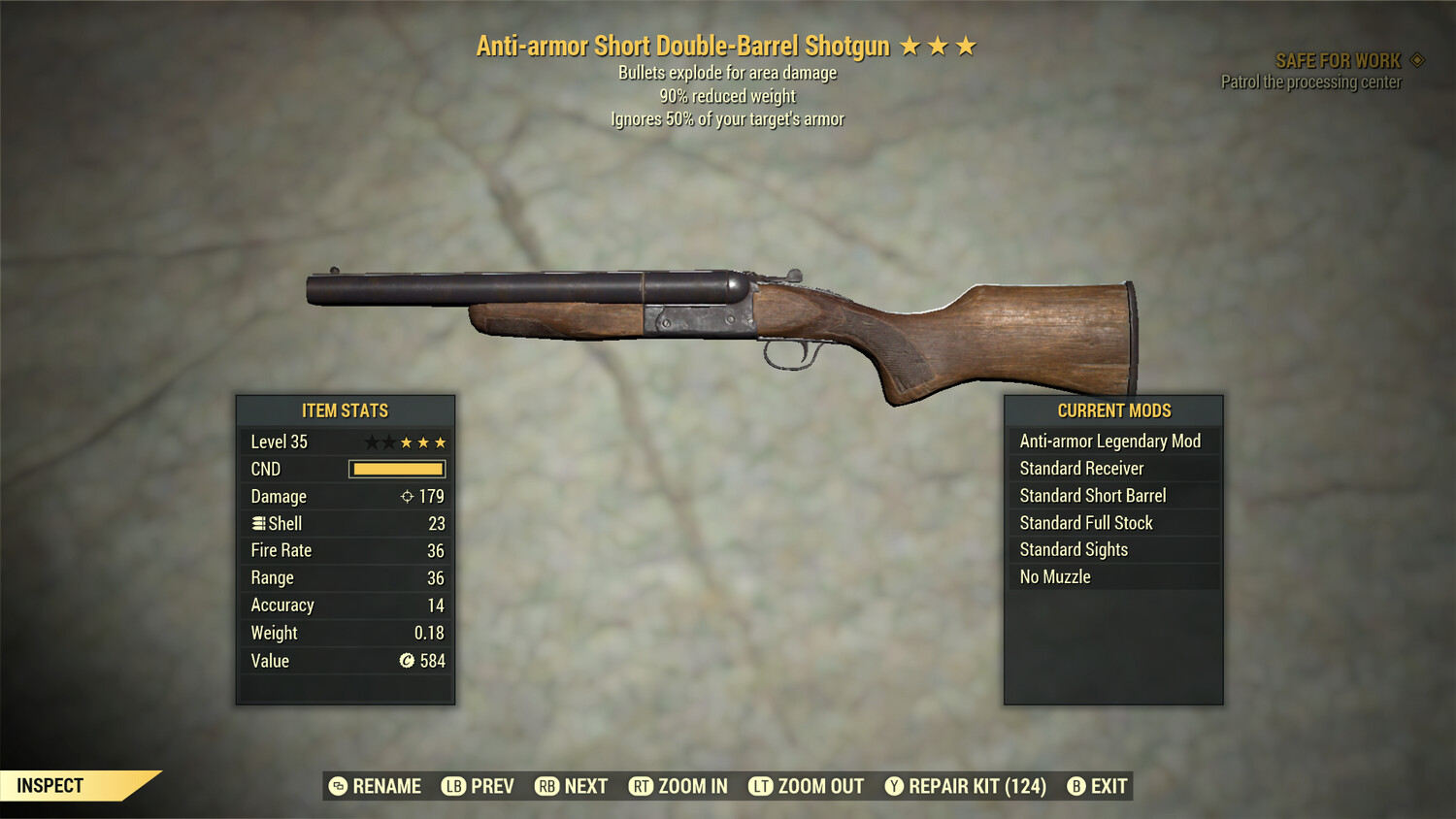Click the B button icon beside EXIT
Image resolution: width=1456 pixels, height=819 pixels.
pyautogui.click(x=1075, y=786)
